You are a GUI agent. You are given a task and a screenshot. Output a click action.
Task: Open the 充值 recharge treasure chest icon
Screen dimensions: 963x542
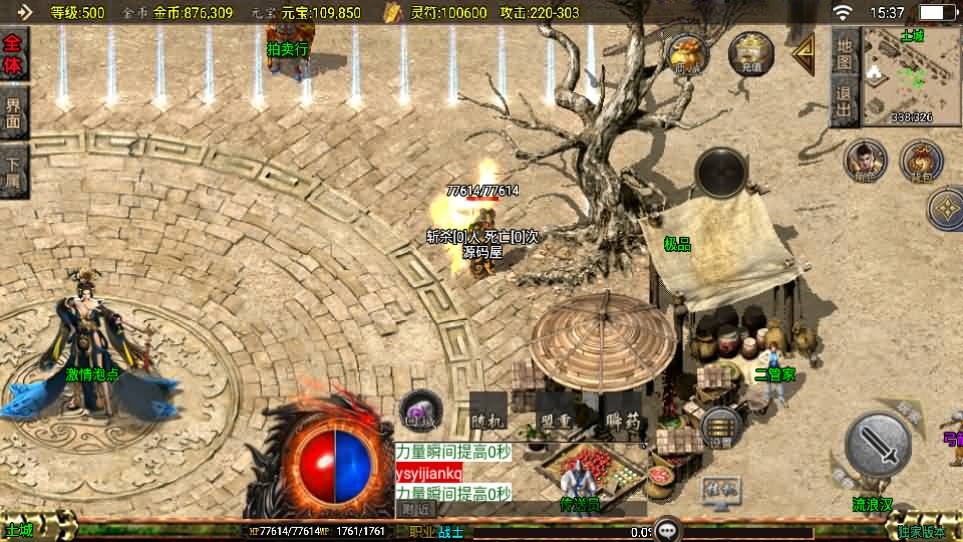point(750,52)
